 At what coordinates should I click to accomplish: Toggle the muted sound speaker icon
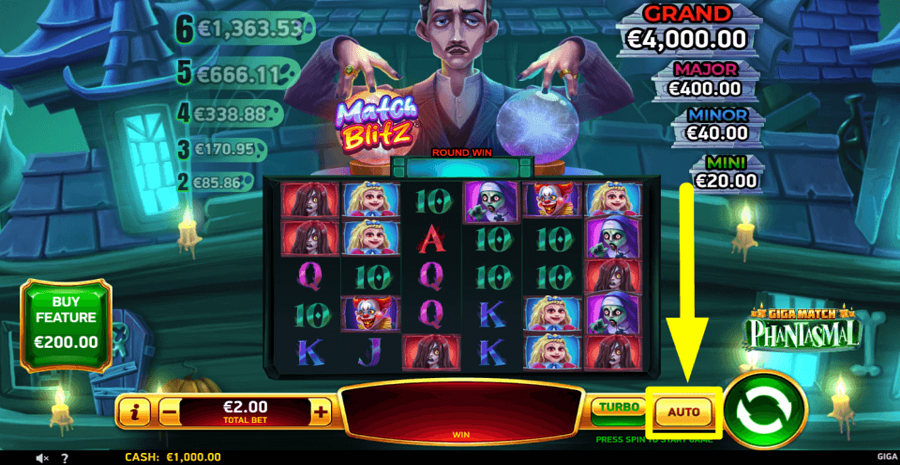42,458
